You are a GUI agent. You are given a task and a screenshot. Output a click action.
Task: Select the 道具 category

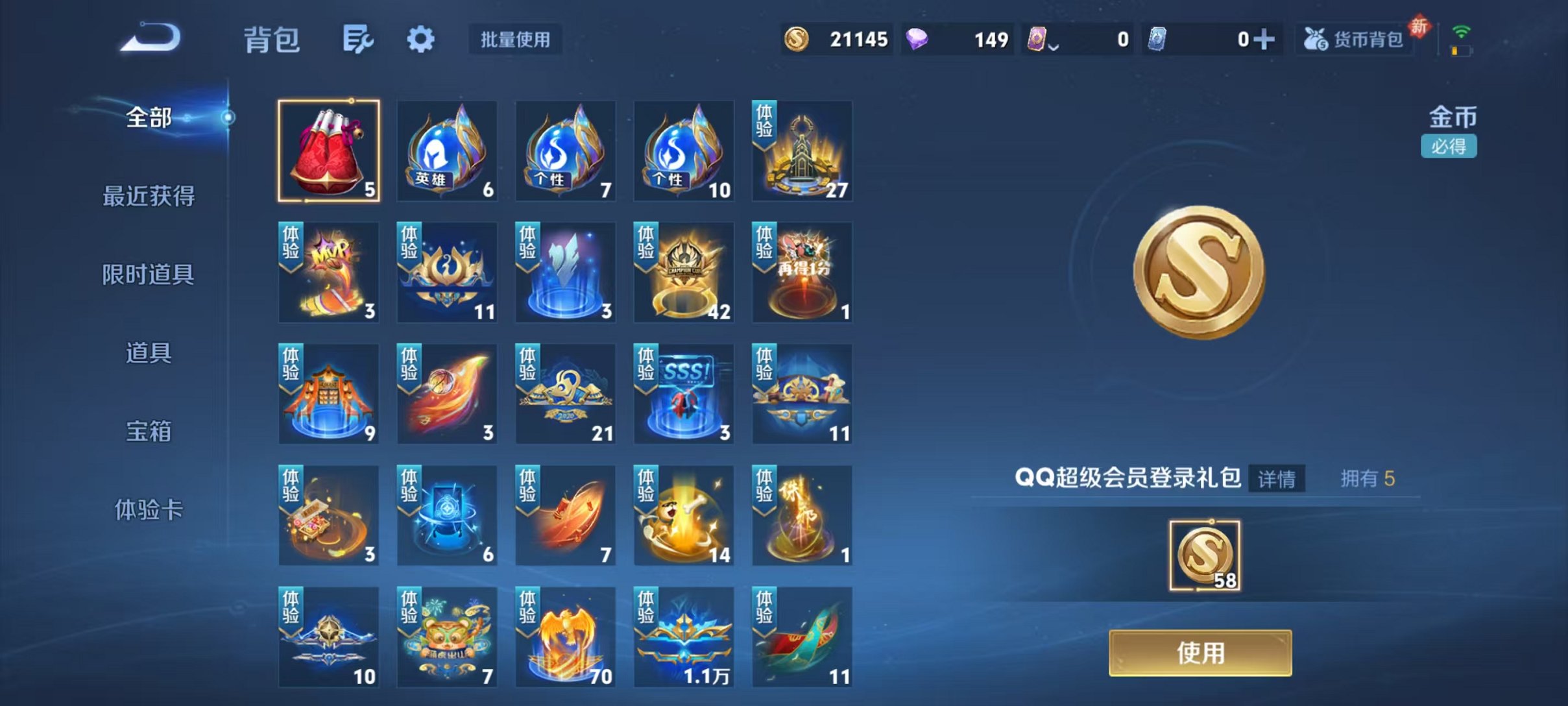pos(147,352)
